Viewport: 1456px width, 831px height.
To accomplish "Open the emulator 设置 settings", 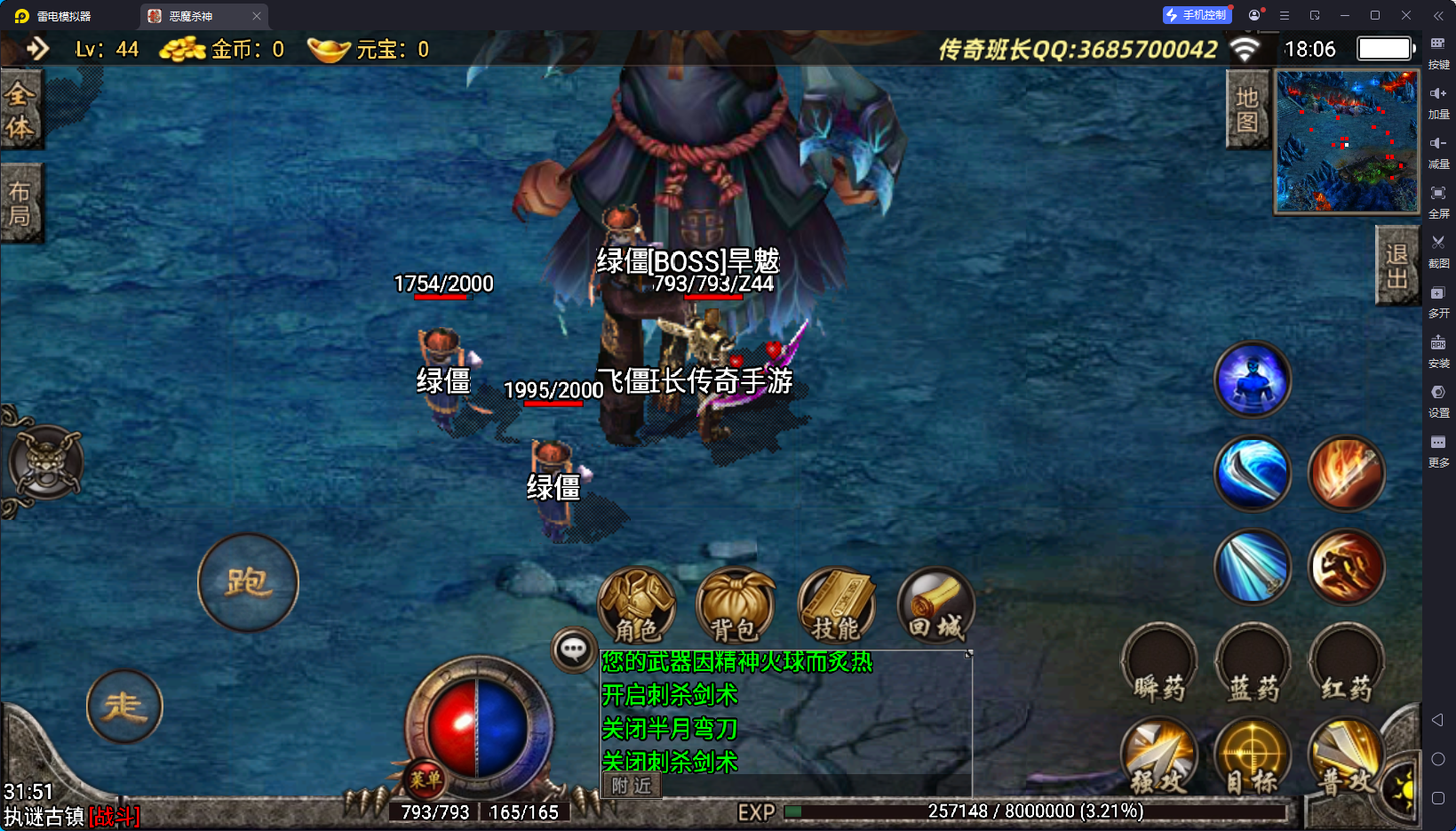I will [1438, 400].
